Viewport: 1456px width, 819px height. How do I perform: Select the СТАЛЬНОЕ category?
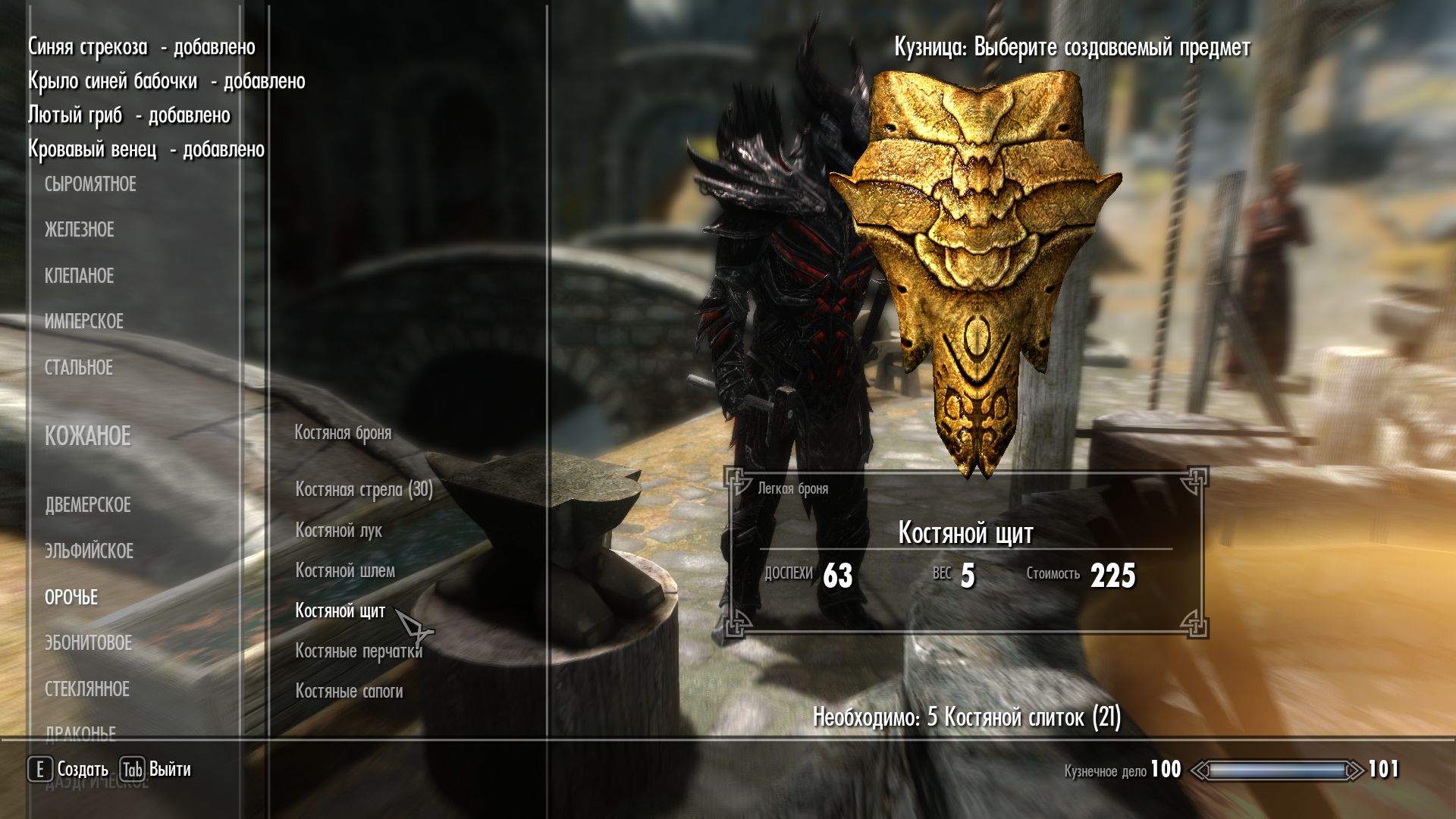coord(78,368)
